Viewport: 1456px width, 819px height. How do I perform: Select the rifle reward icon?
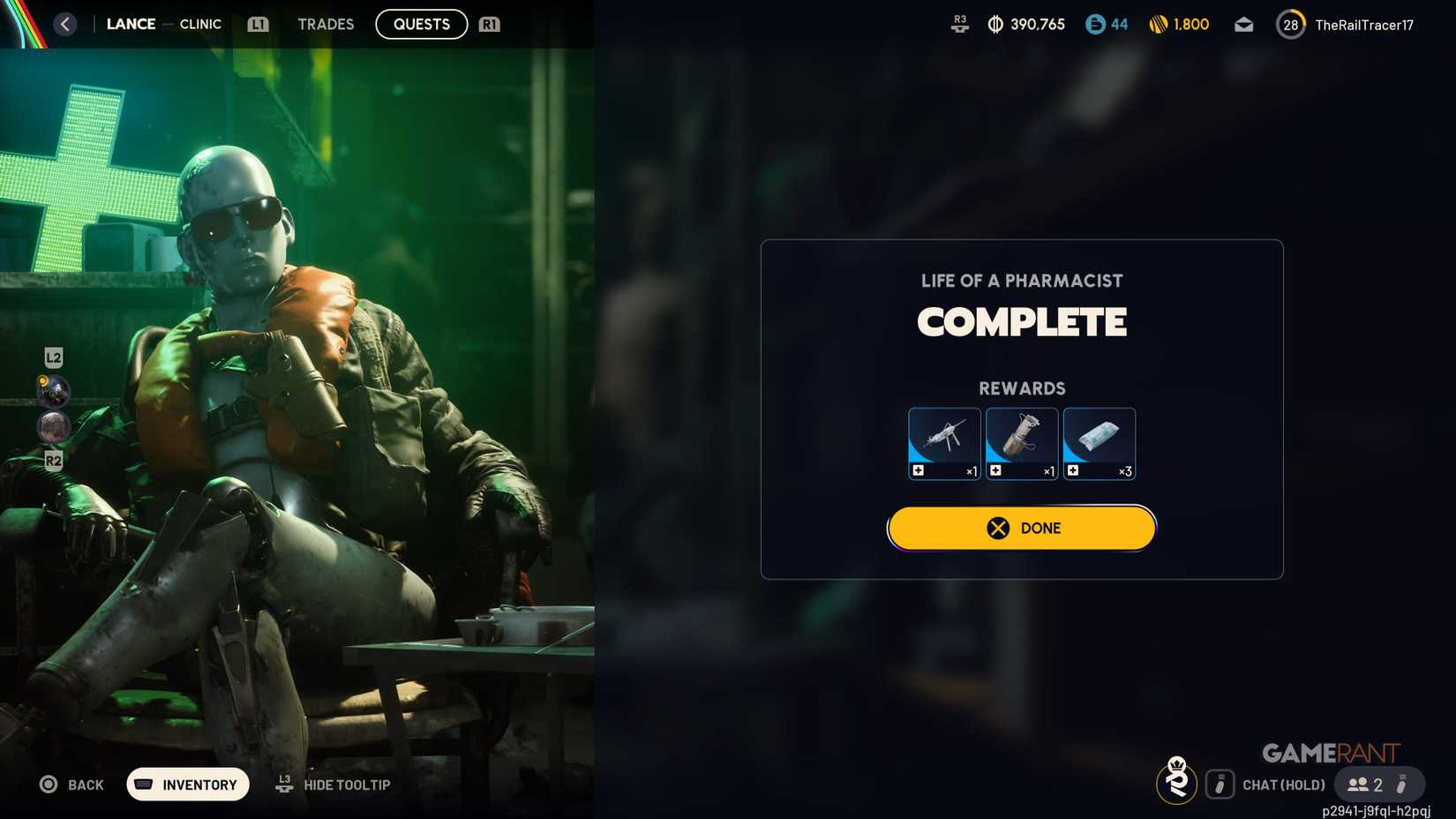click(943, 443)
